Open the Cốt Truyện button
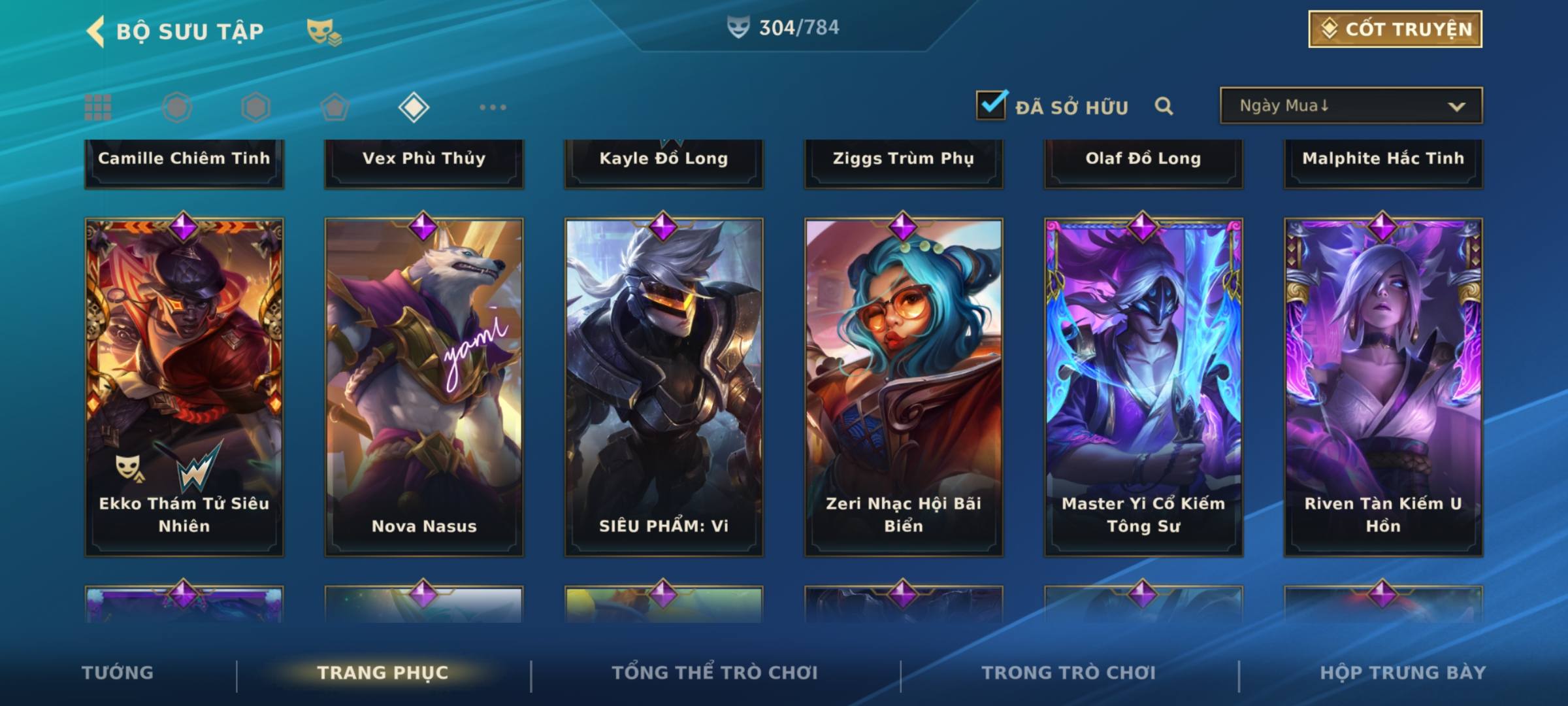Viewport: 1568px width, 706px height. tap(1395, 29)
